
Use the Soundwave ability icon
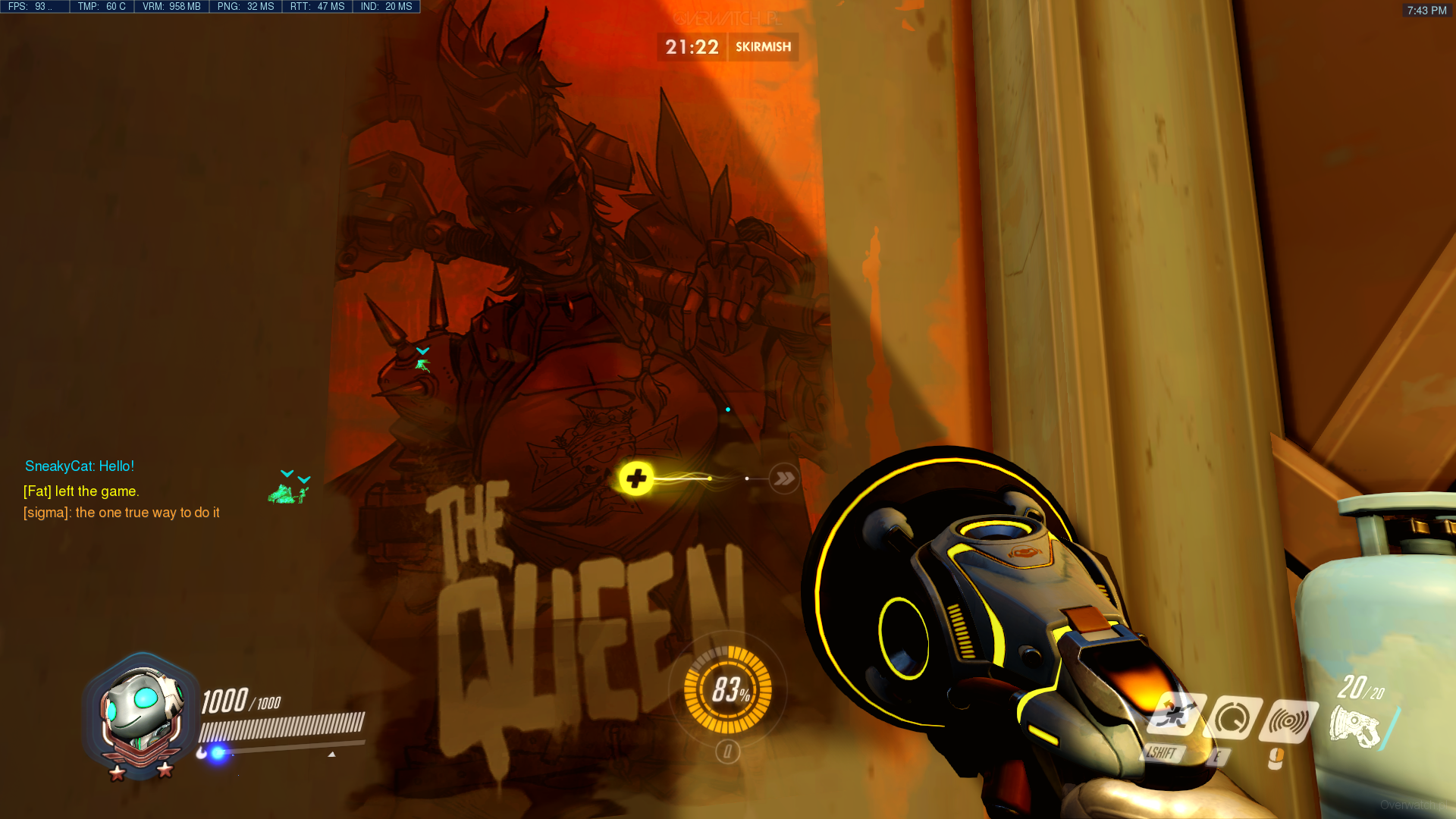point(1288,720)
